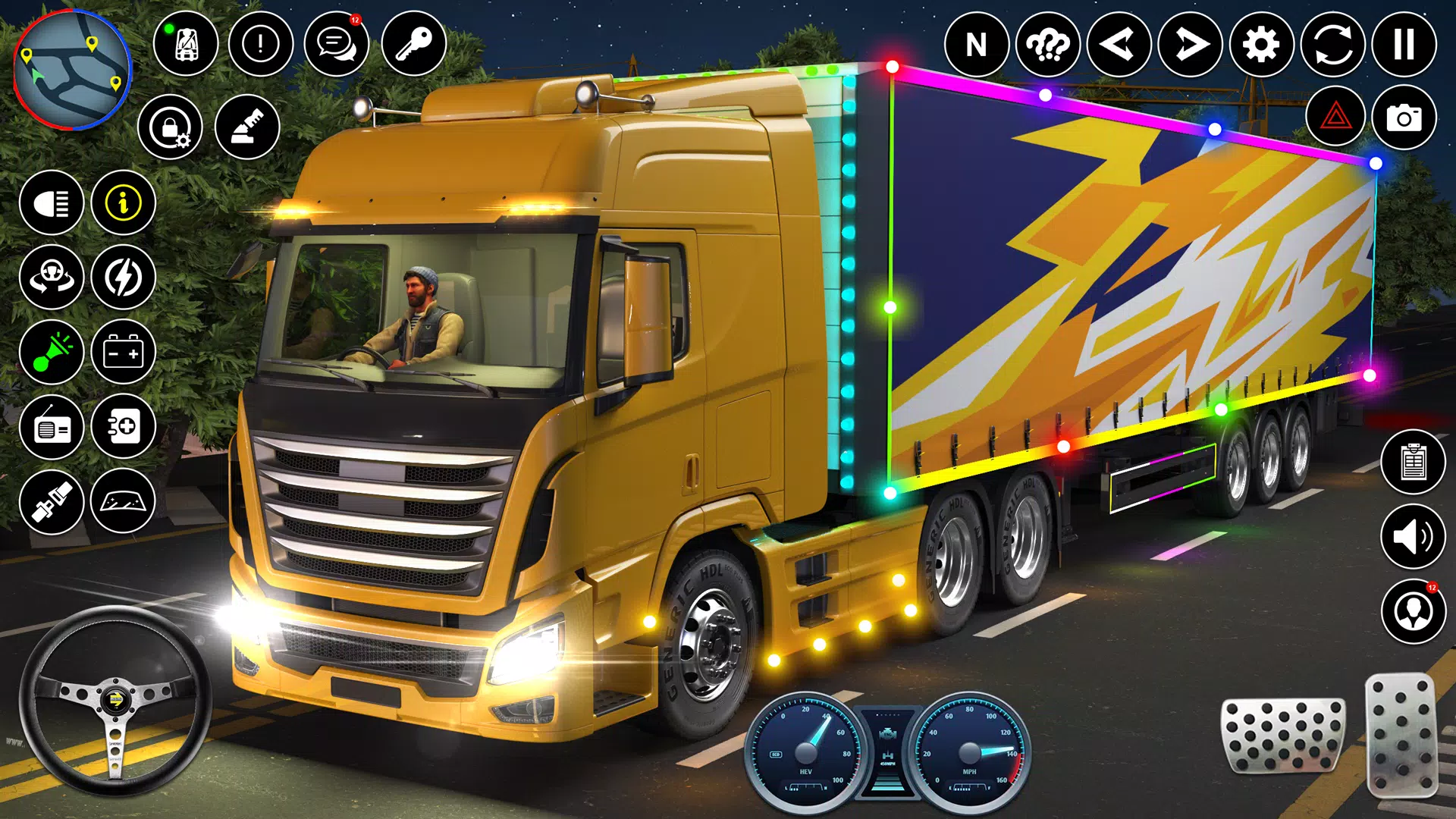Open the clipboard task list
This screenshot has height=819, width=1456.
pos(1413,462)
